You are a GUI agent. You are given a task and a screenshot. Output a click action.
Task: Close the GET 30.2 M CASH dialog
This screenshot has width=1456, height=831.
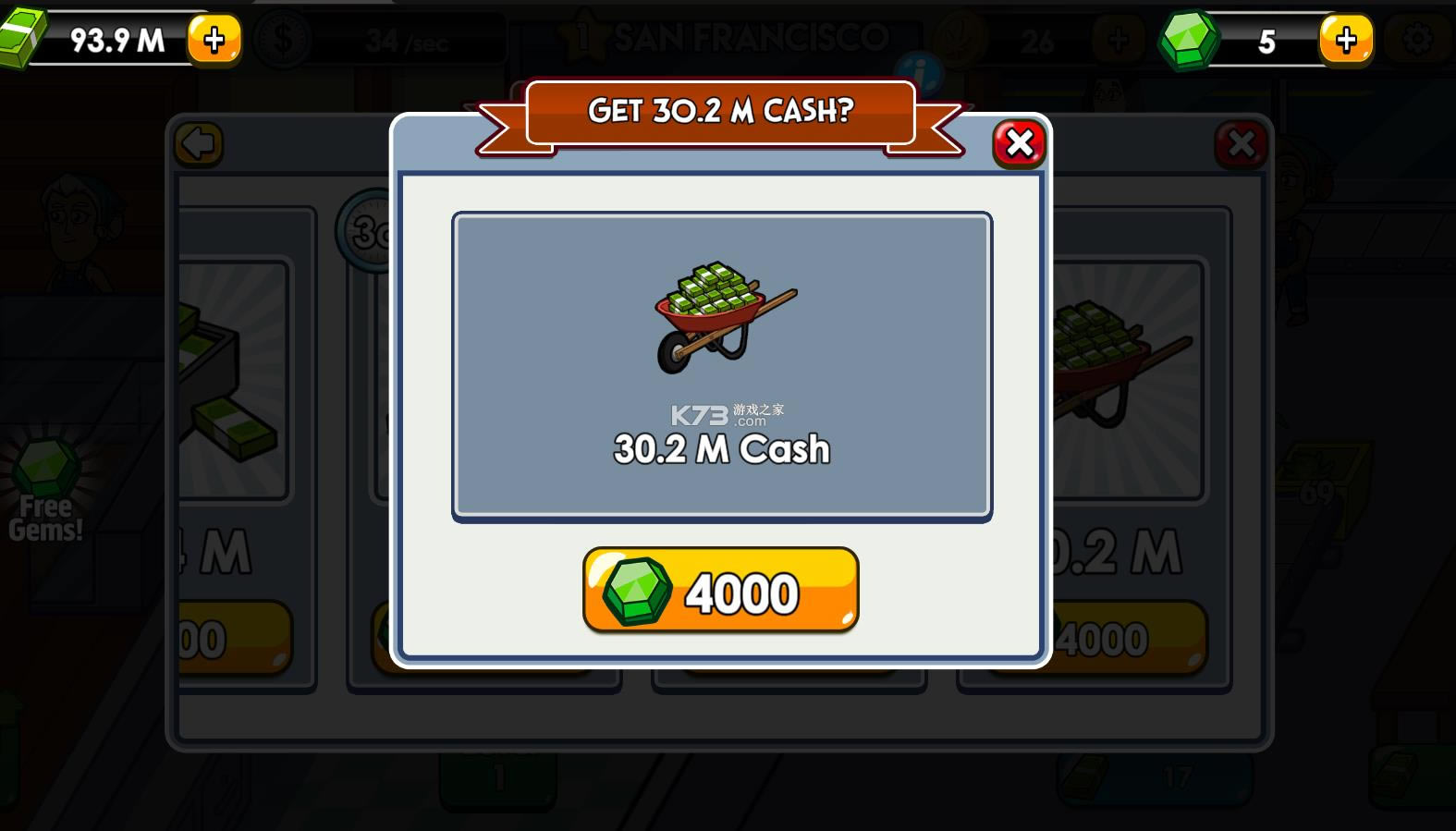[1018, 143]
